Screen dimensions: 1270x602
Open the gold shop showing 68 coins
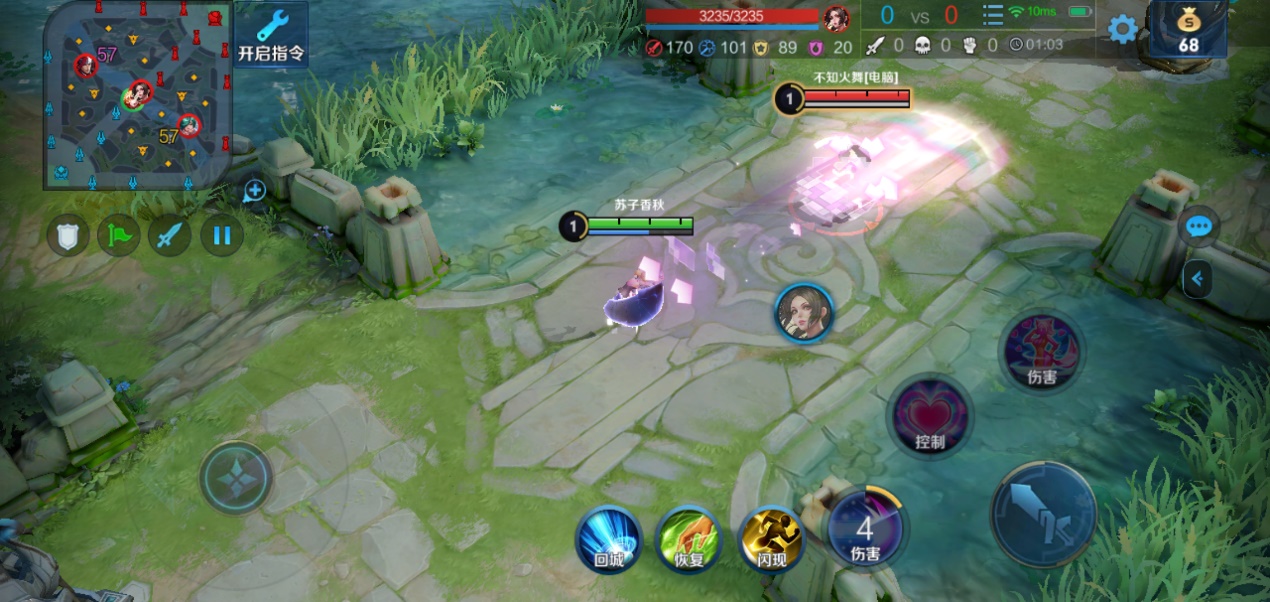[x=1188, y=30]
